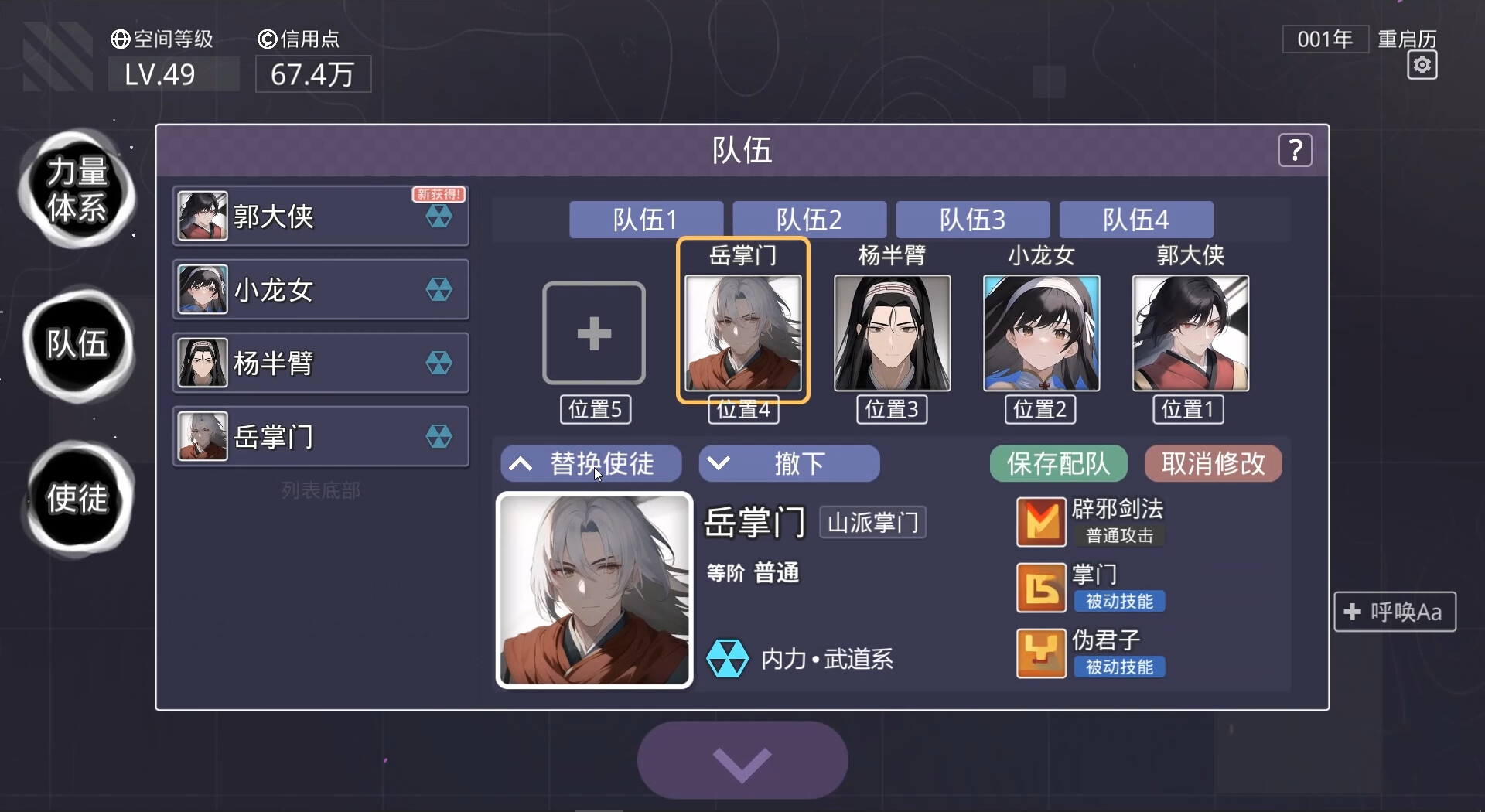Switch to the 队伍2 tab
This screenshot has height=812, width=1485.
coord(809,220)
